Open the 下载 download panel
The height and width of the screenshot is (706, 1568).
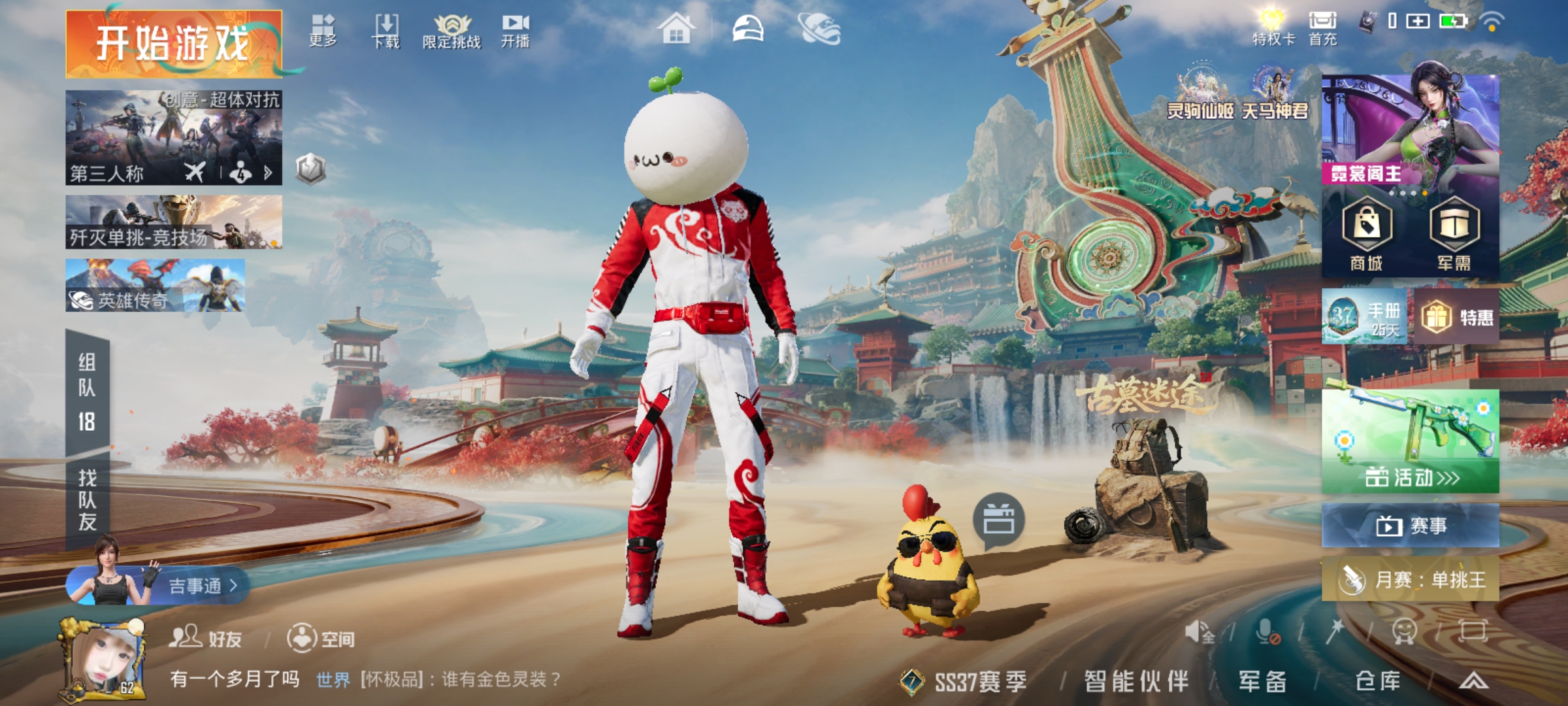386,31
